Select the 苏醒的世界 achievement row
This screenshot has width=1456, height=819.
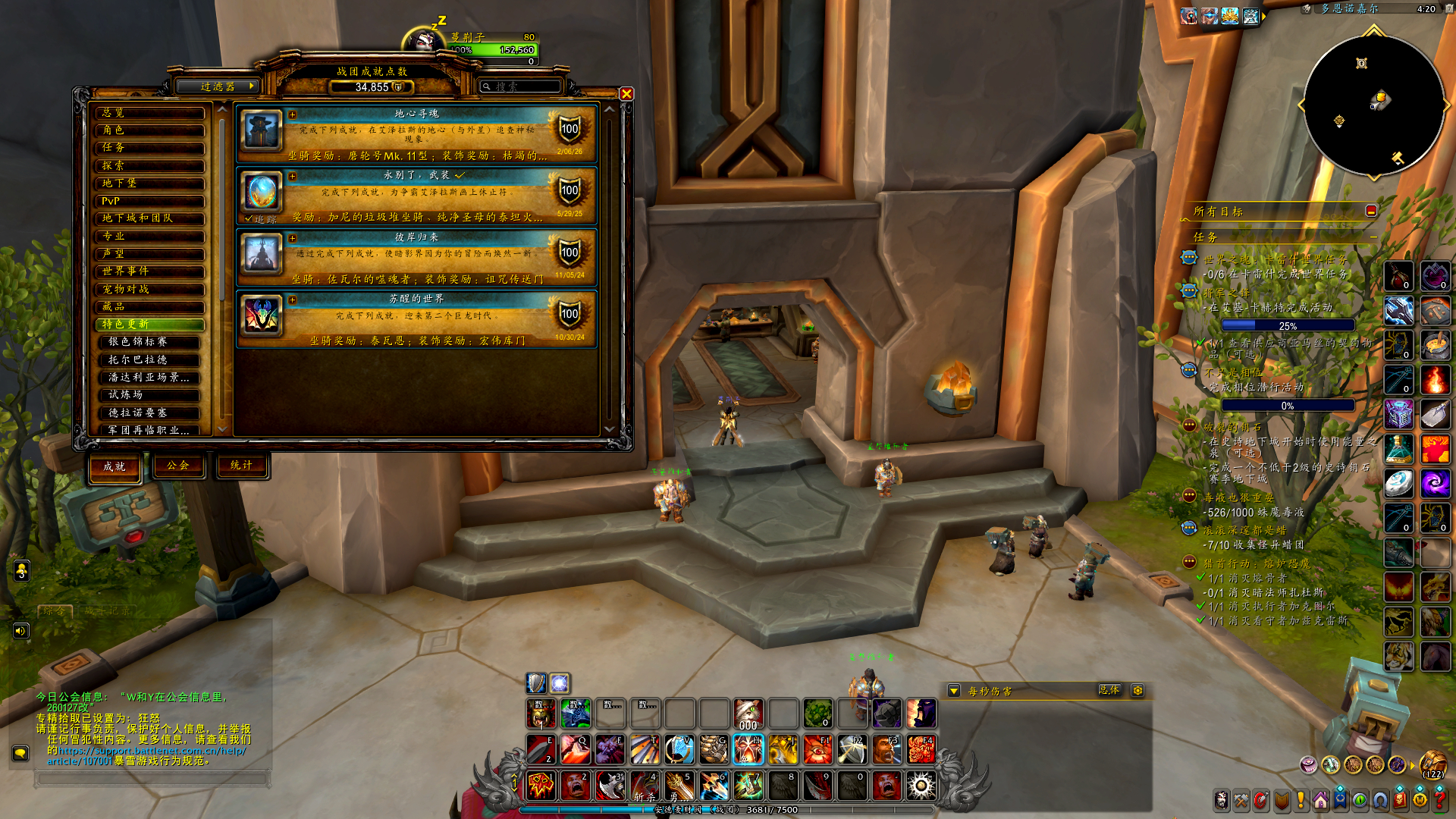(416, 319)
